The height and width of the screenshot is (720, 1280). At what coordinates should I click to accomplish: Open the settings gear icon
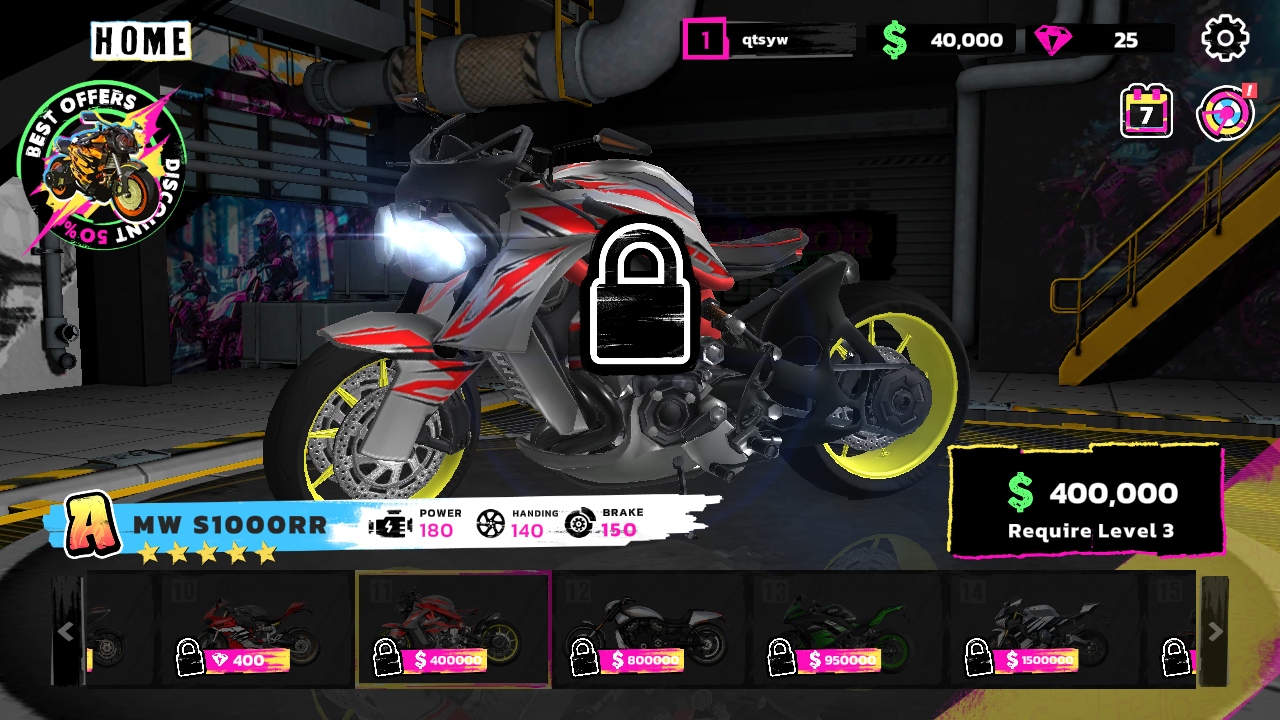(x=1225, y=39)
